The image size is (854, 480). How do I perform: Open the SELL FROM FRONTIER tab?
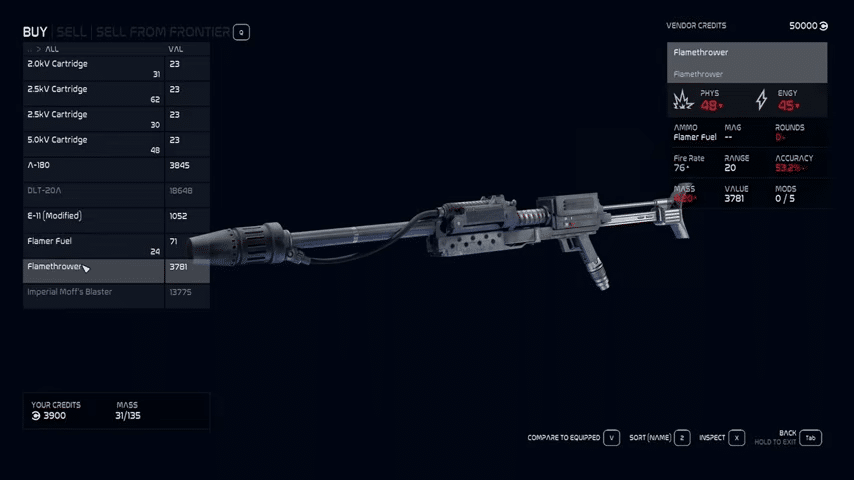click(162, 32)
